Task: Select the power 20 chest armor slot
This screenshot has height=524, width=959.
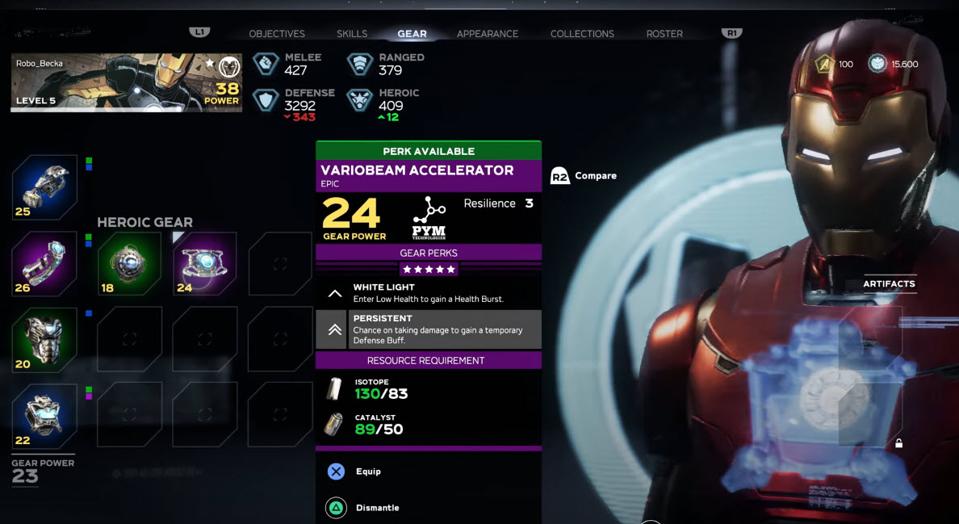Action: point(45,340)
